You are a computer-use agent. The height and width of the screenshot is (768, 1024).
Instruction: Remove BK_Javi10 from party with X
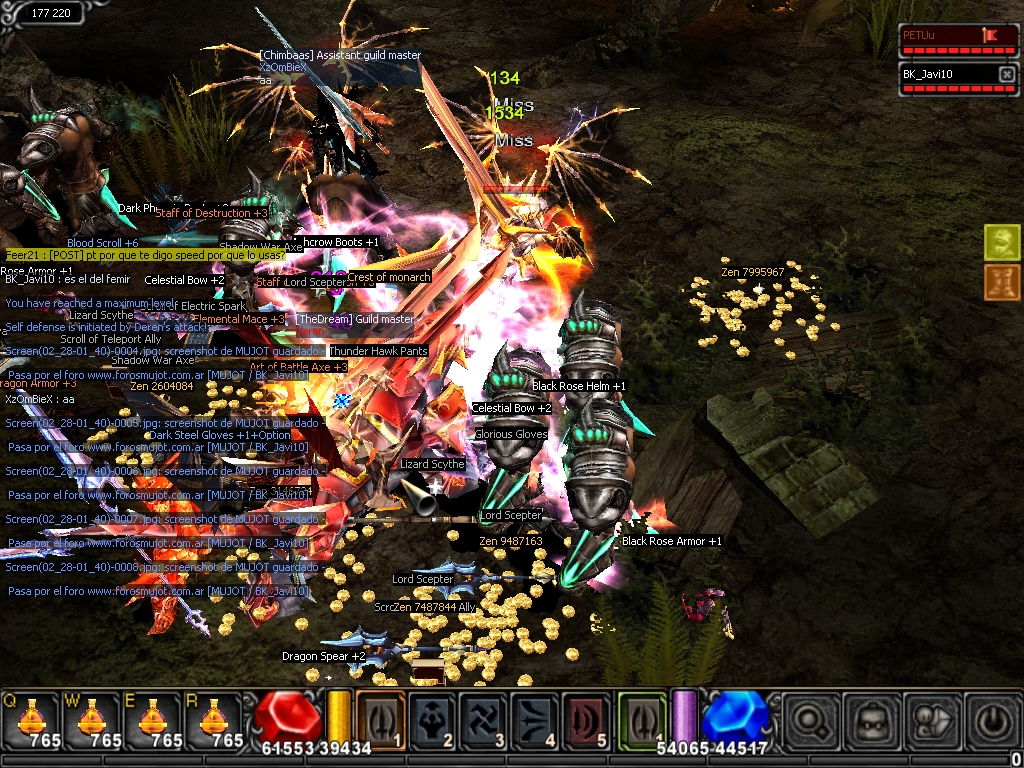[x=1006, y=74]
